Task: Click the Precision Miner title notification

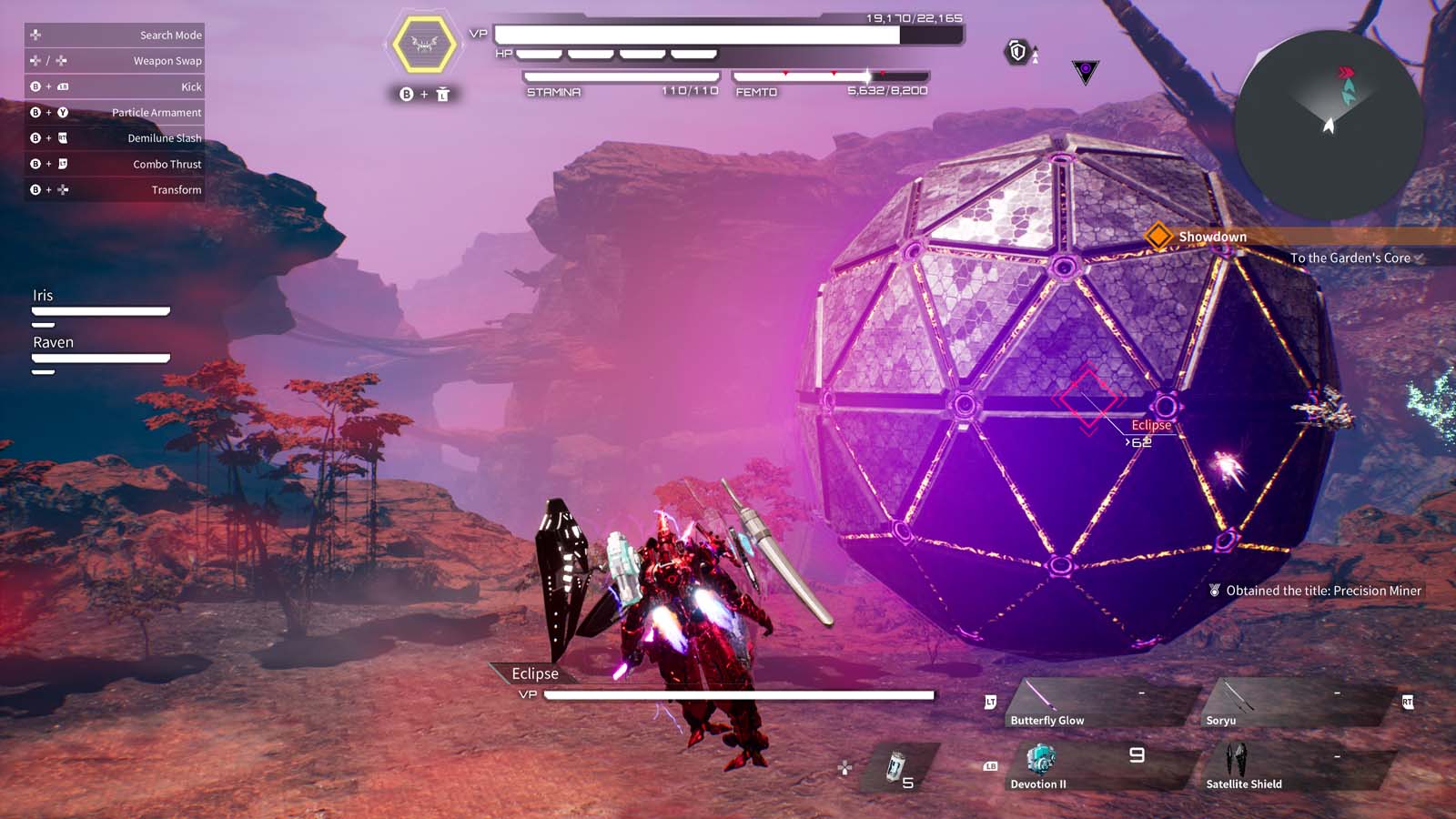Action: [x=1315, y=590]
